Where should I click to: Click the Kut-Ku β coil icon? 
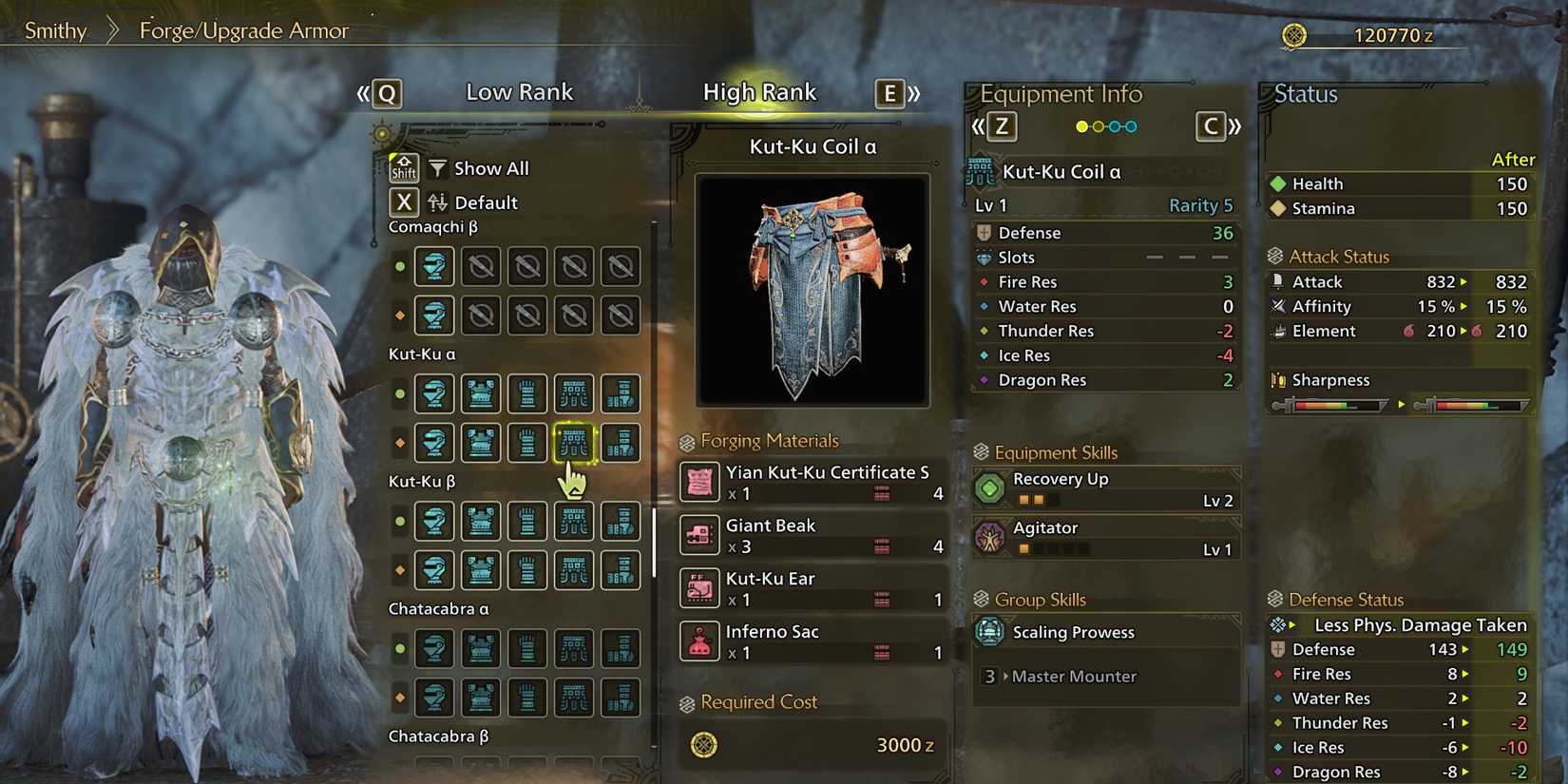574,521
